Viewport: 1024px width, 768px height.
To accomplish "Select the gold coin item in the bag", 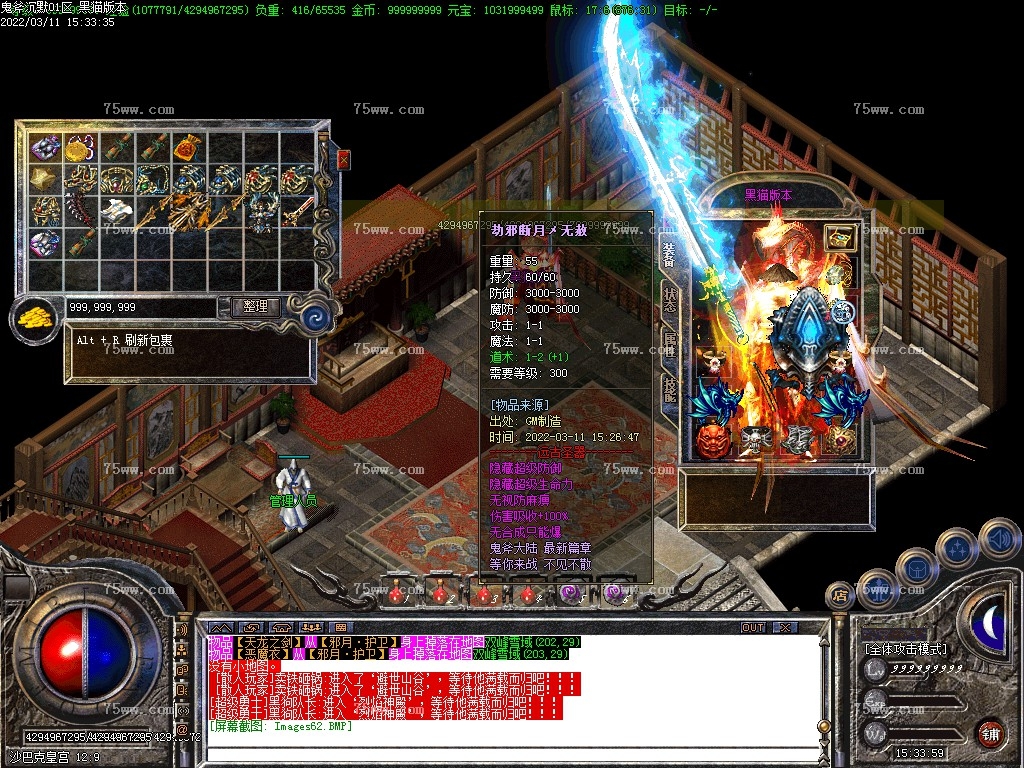I will [x=80, y=149].
